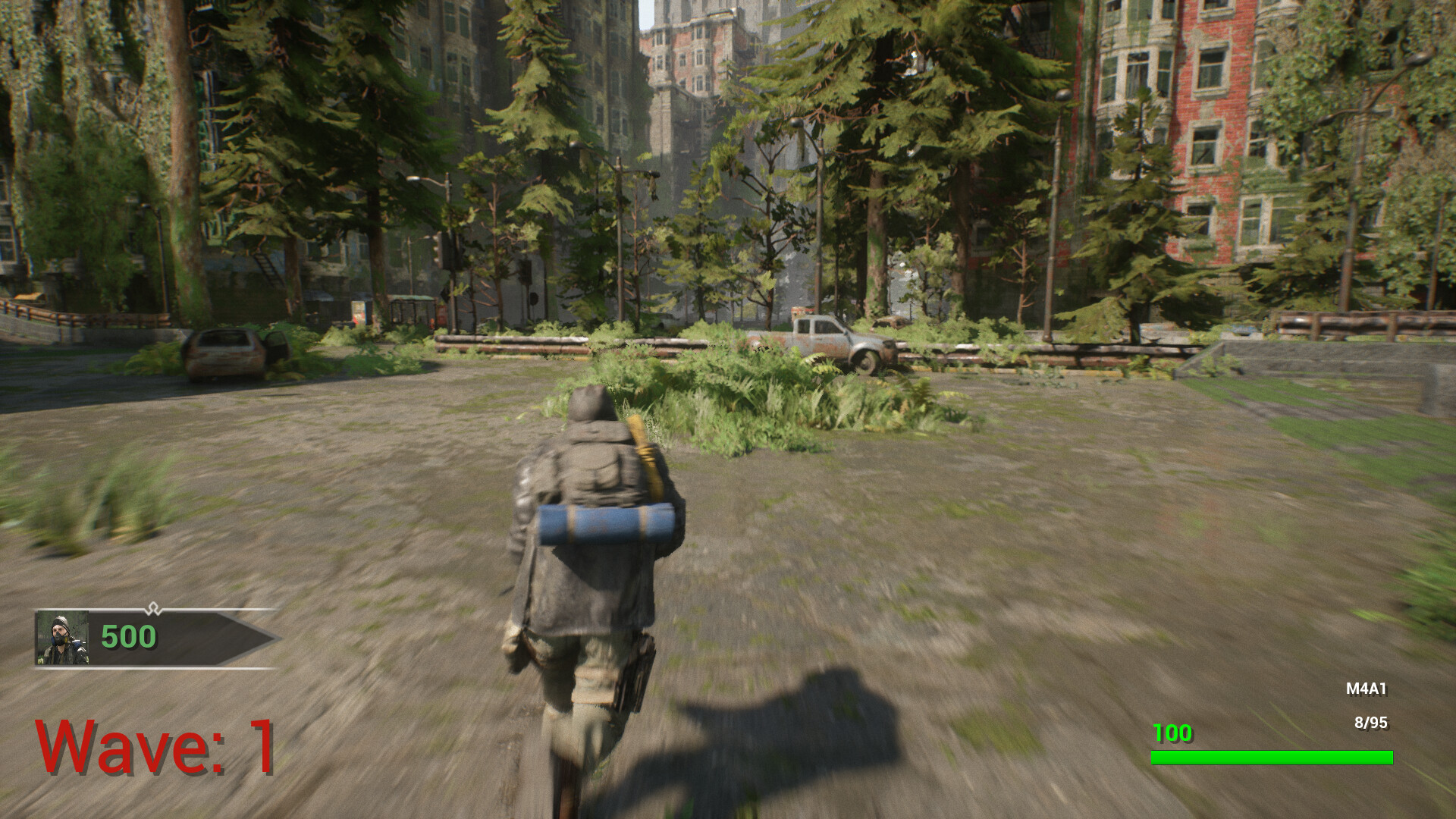Click the rusted car with open door
1456x819 pixels.
click(235, 353)
